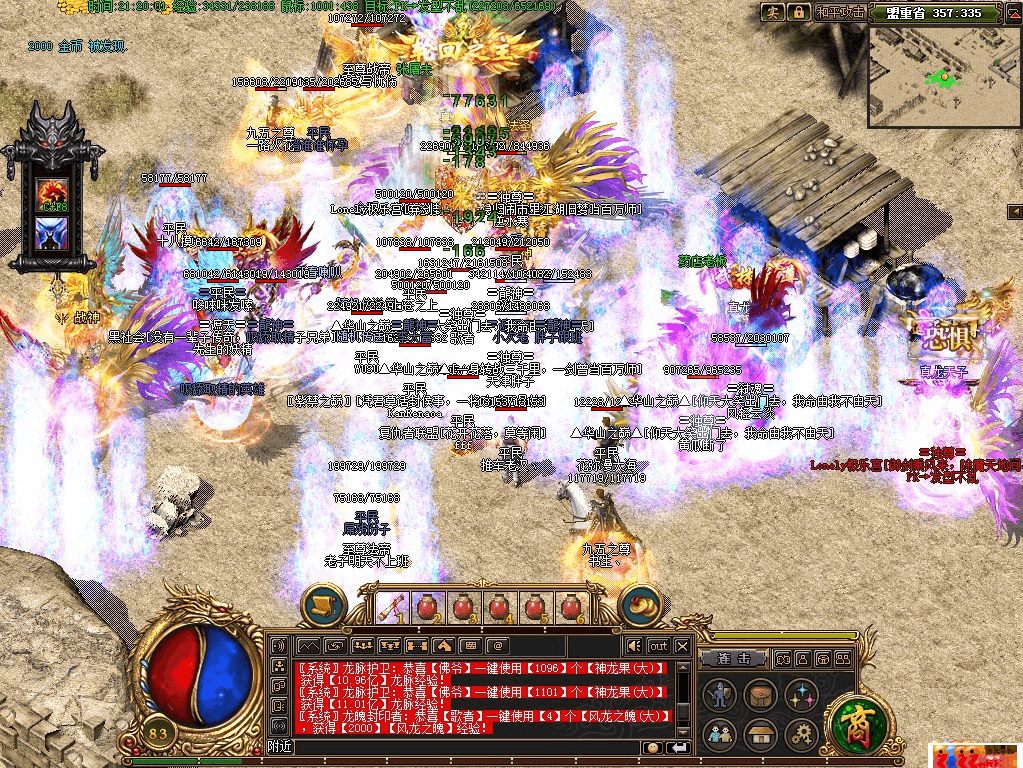Image resolution: width=1023 pixels, height=768 pixels.
Task: Open the emoji picker in chat
Action: coord(652,747)
